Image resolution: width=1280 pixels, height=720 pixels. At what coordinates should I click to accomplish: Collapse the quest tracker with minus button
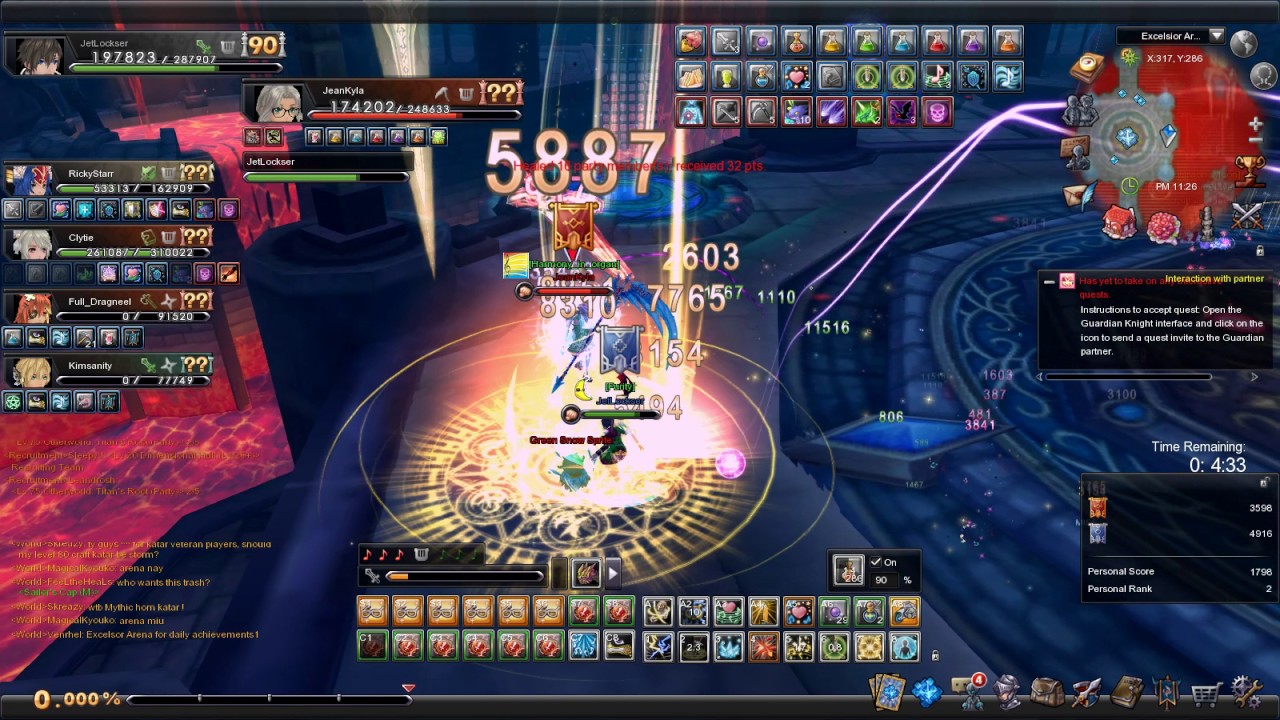pyautogui.click(x=1048, y=282)
